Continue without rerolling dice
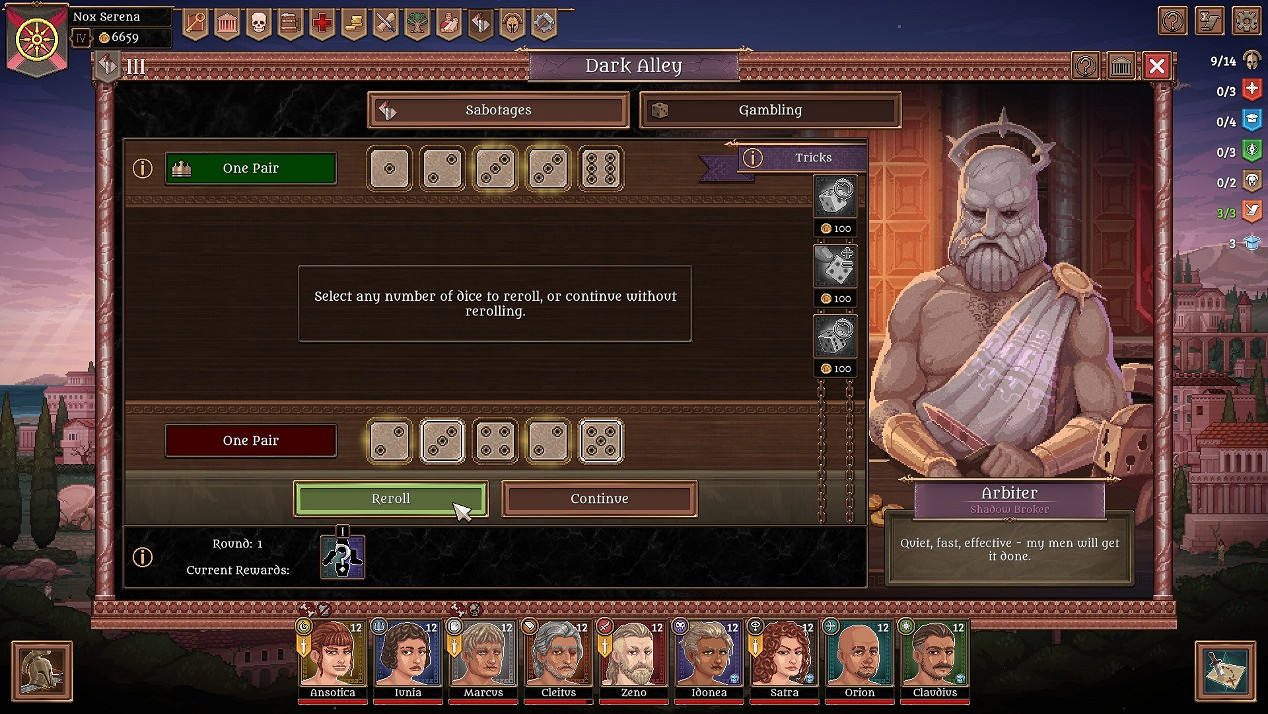 pos(599,499)
